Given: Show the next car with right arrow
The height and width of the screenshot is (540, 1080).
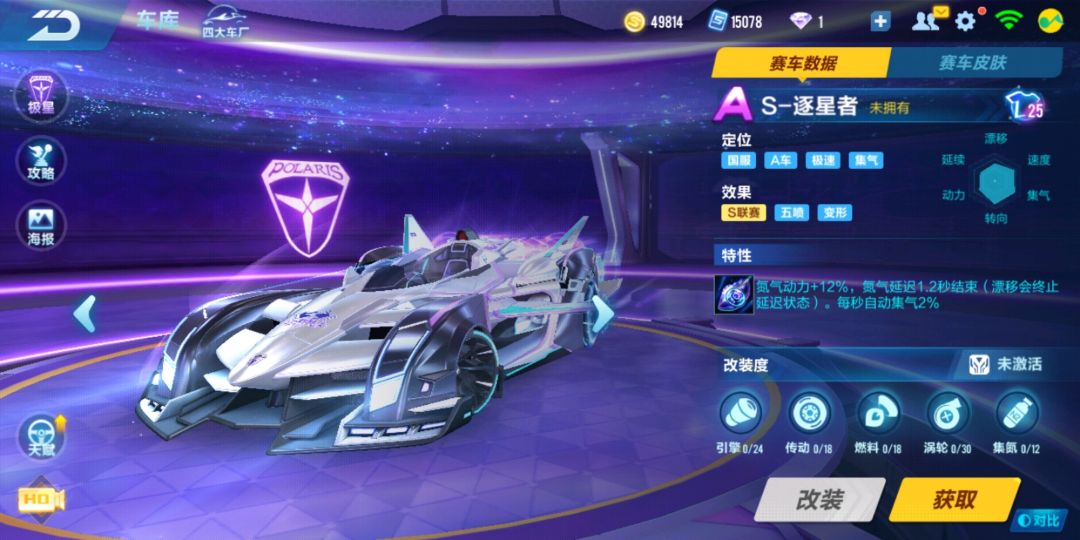Looking at the screenshot, I should (603, 312).
